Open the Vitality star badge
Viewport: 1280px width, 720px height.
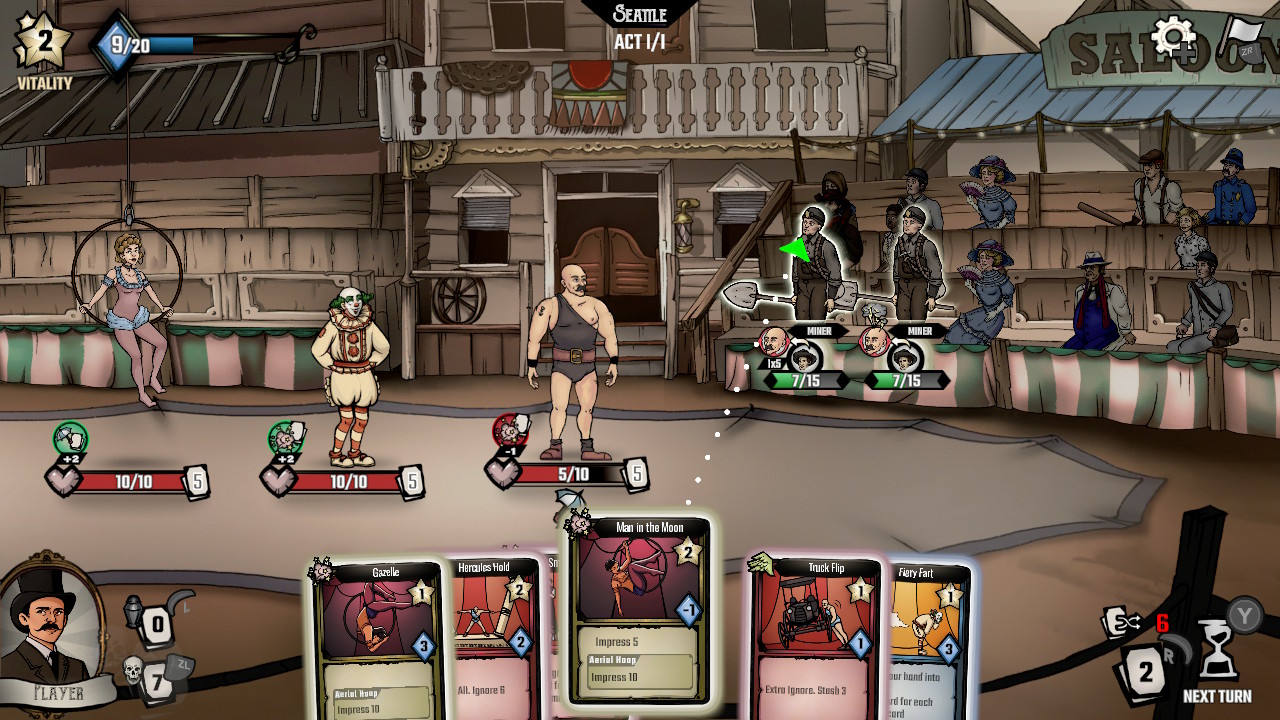pos(42,42)
